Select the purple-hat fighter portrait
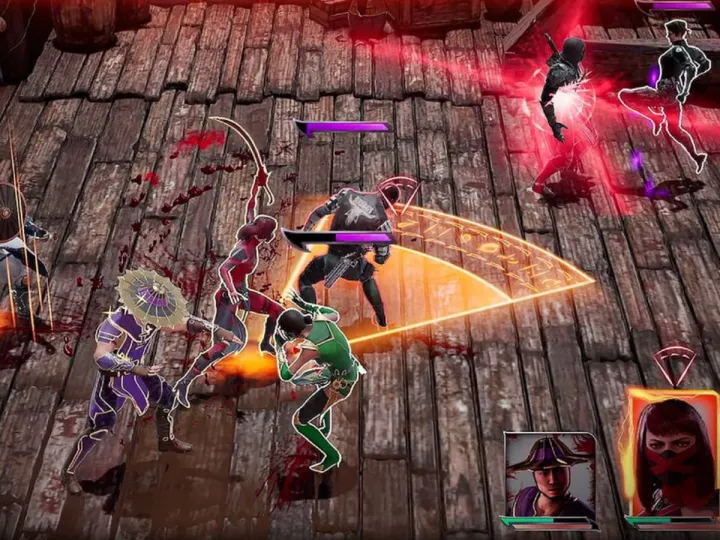This screenshot has width=720, height=540. 549,474
